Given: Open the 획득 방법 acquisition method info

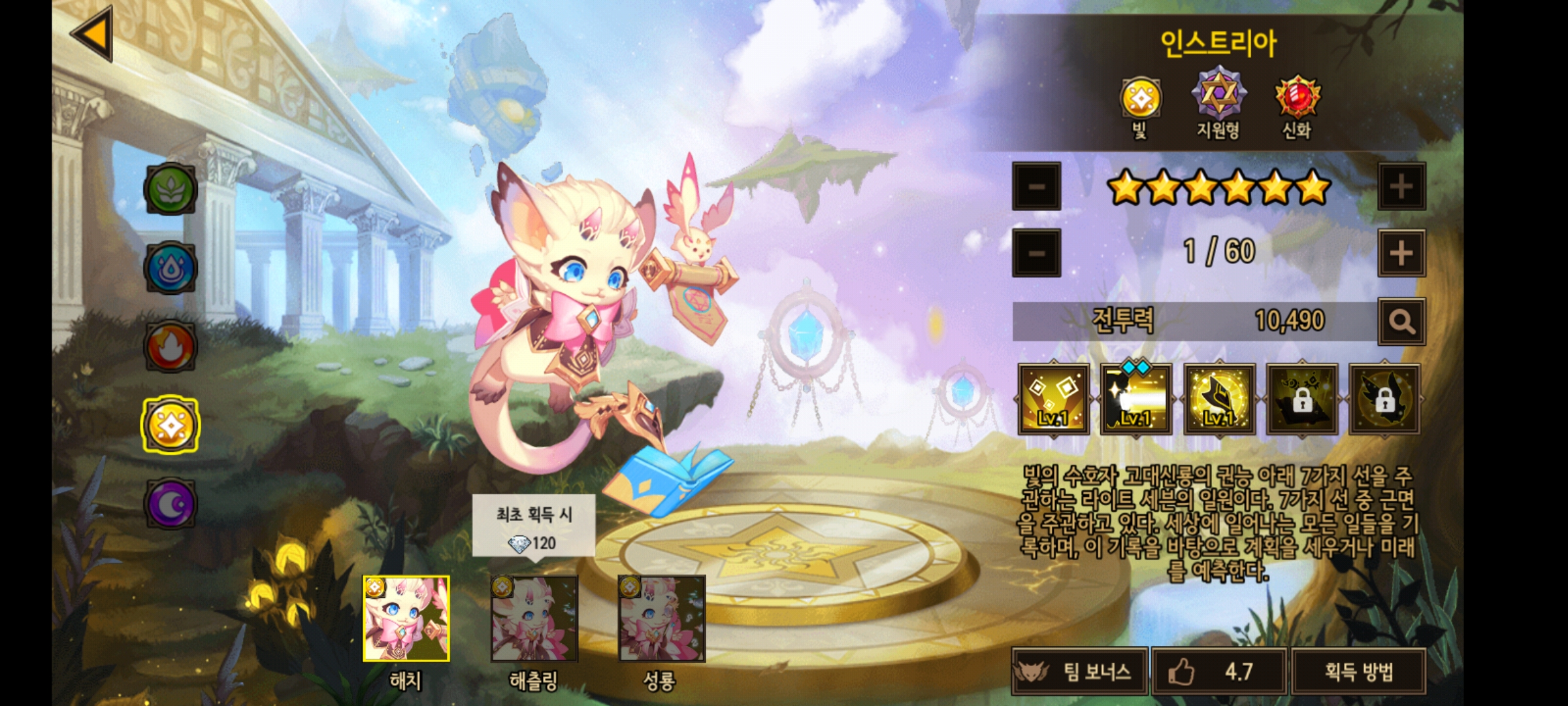Looking at the screenshot, I should coord(1358,671).
